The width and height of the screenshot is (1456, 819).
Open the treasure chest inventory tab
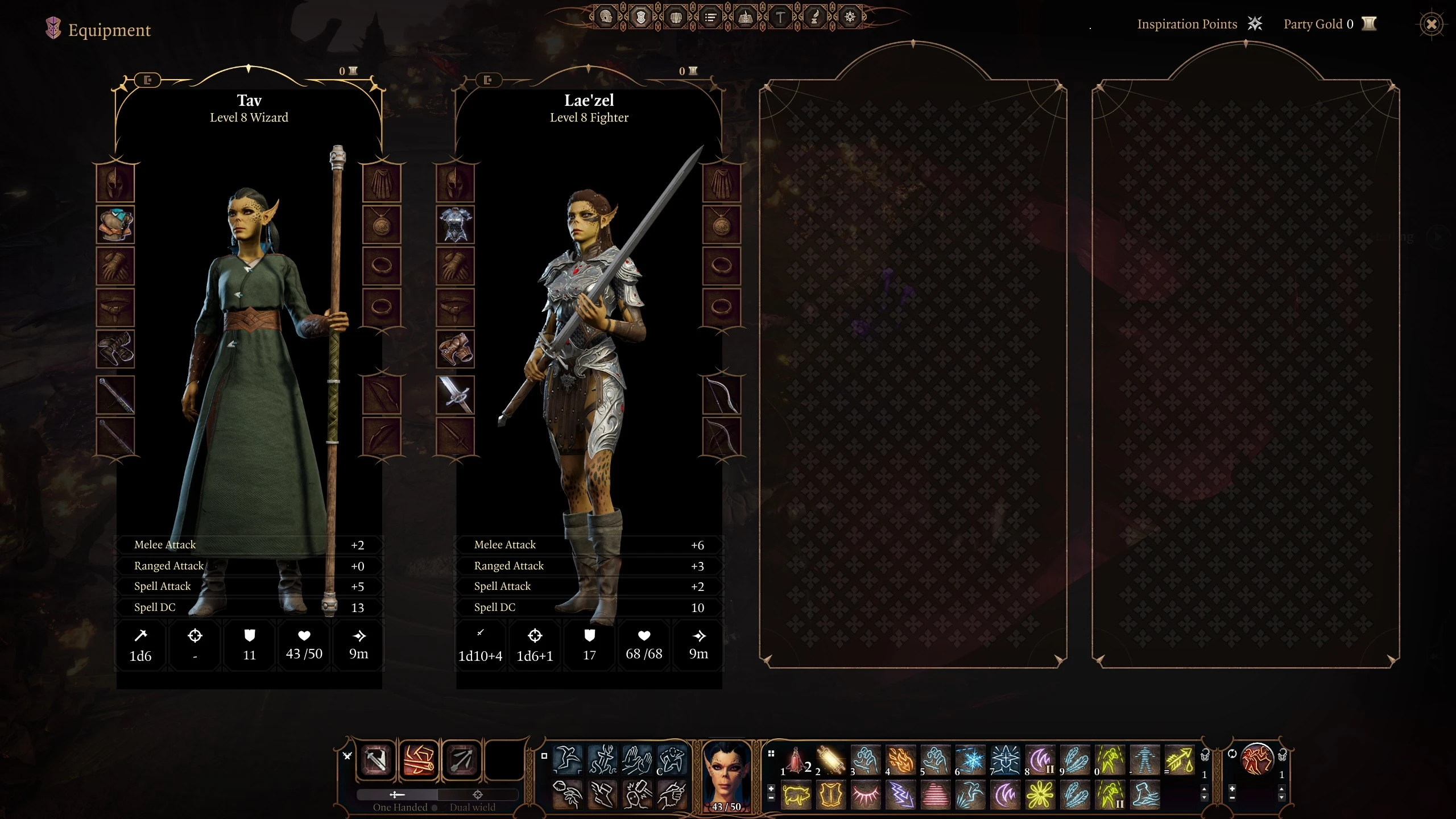point(676,17)
